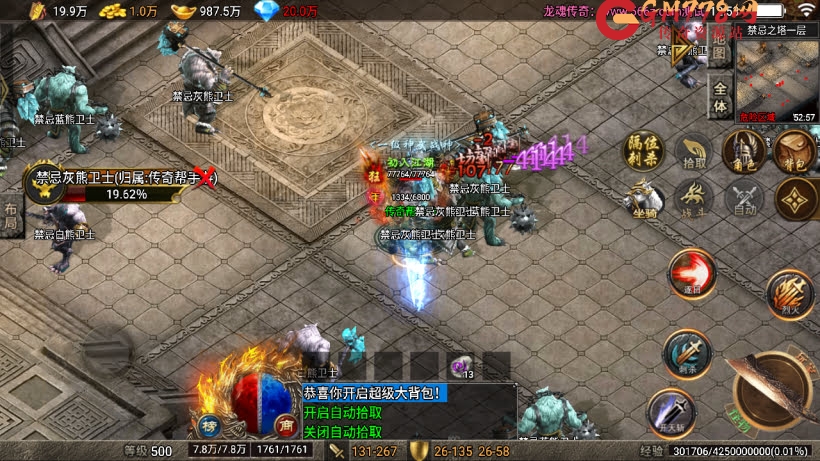Screen dimensions: 820x461
Task: Open the 商 shop button
Action: click(x=284, y=424)
